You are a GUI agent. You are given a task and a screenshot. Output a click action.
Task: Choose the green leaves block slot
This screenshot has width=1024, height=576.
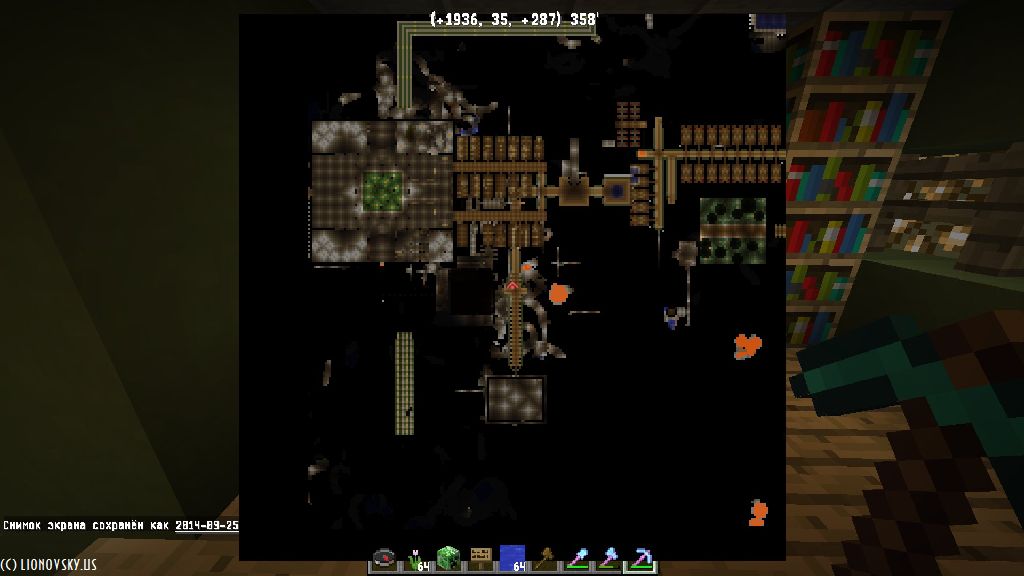pyautogui.click(x=448, y=559)
